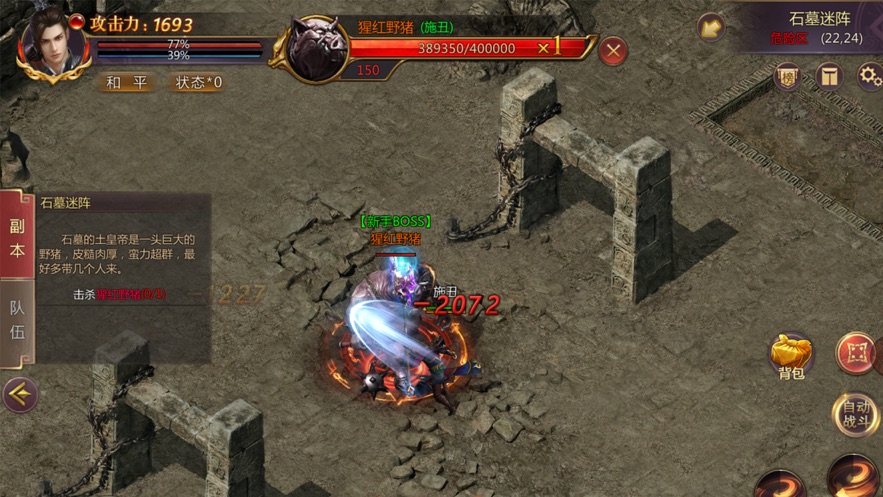This screenshot has width=883, height=497.
Task: Select the crimson boar boss portrait
Action: 317,47
